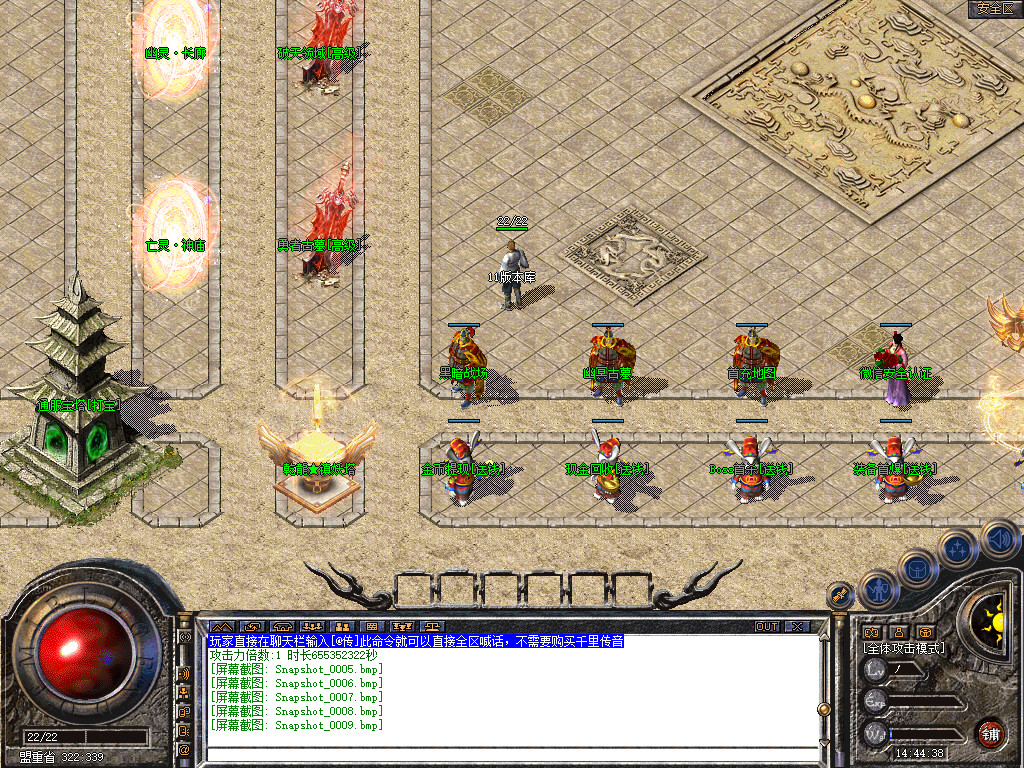The height and width of the screenshot is (768, 1024).
Task: Open the character status round button
Action: pos(877,590)
